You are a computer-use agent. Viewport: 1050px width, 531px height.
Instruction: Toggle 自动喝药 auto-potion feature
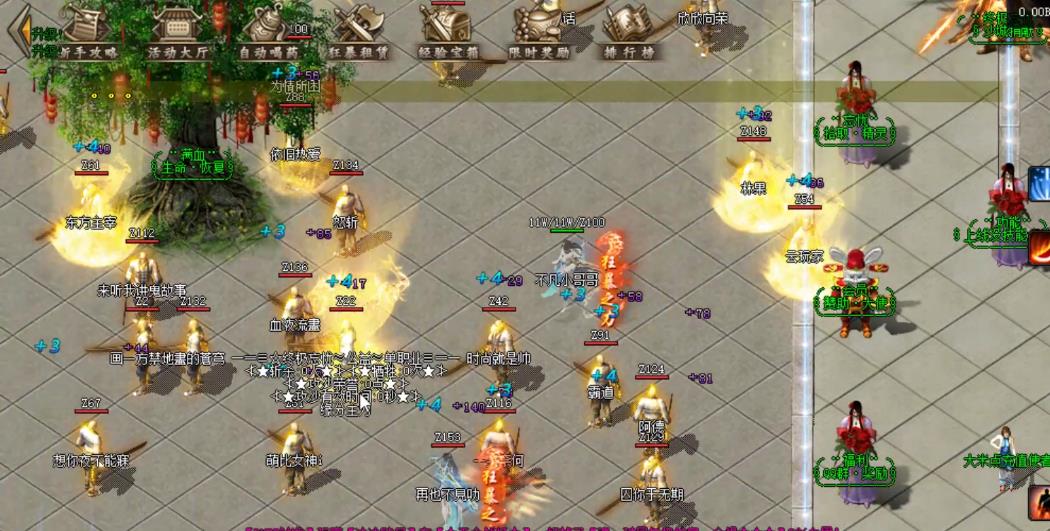point(268,30)
